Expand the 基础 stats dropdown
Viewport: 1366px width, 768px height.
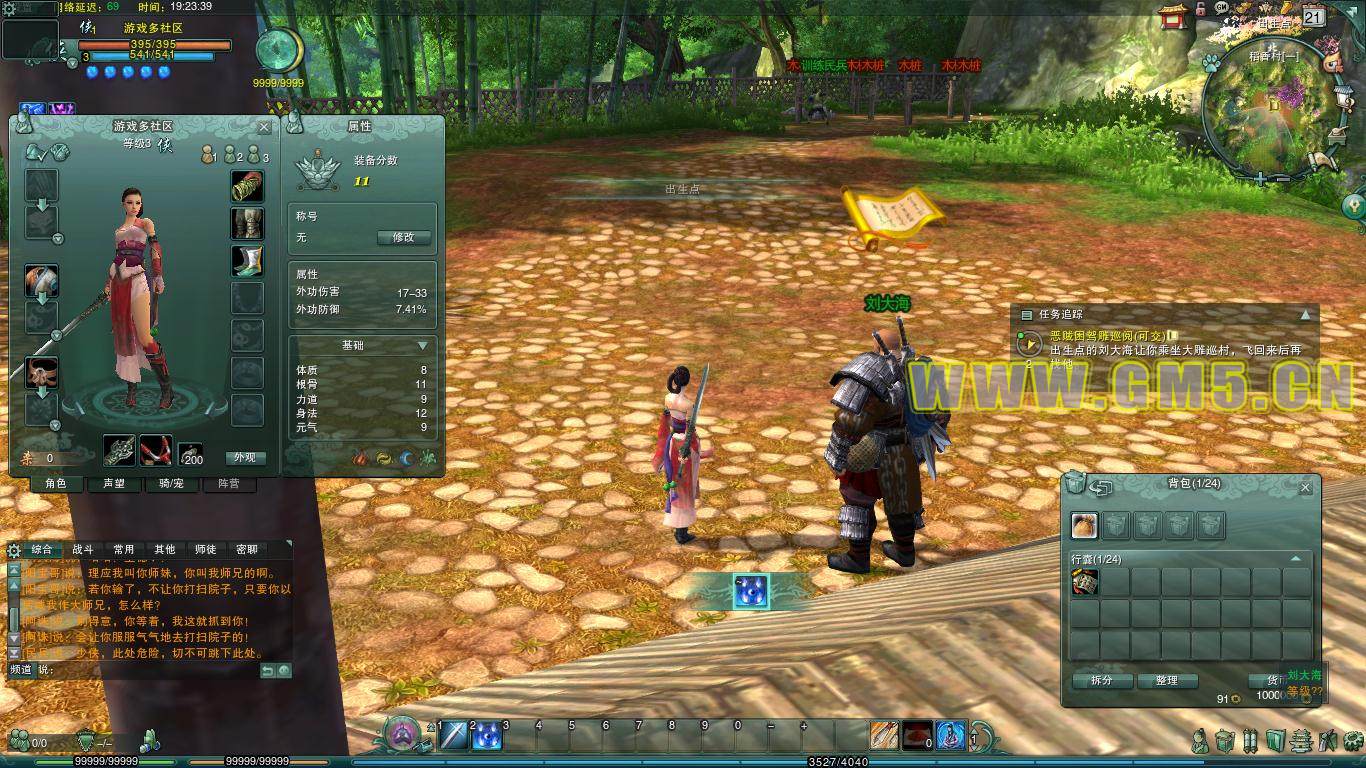pyautogui.click(x=423, y=345)
